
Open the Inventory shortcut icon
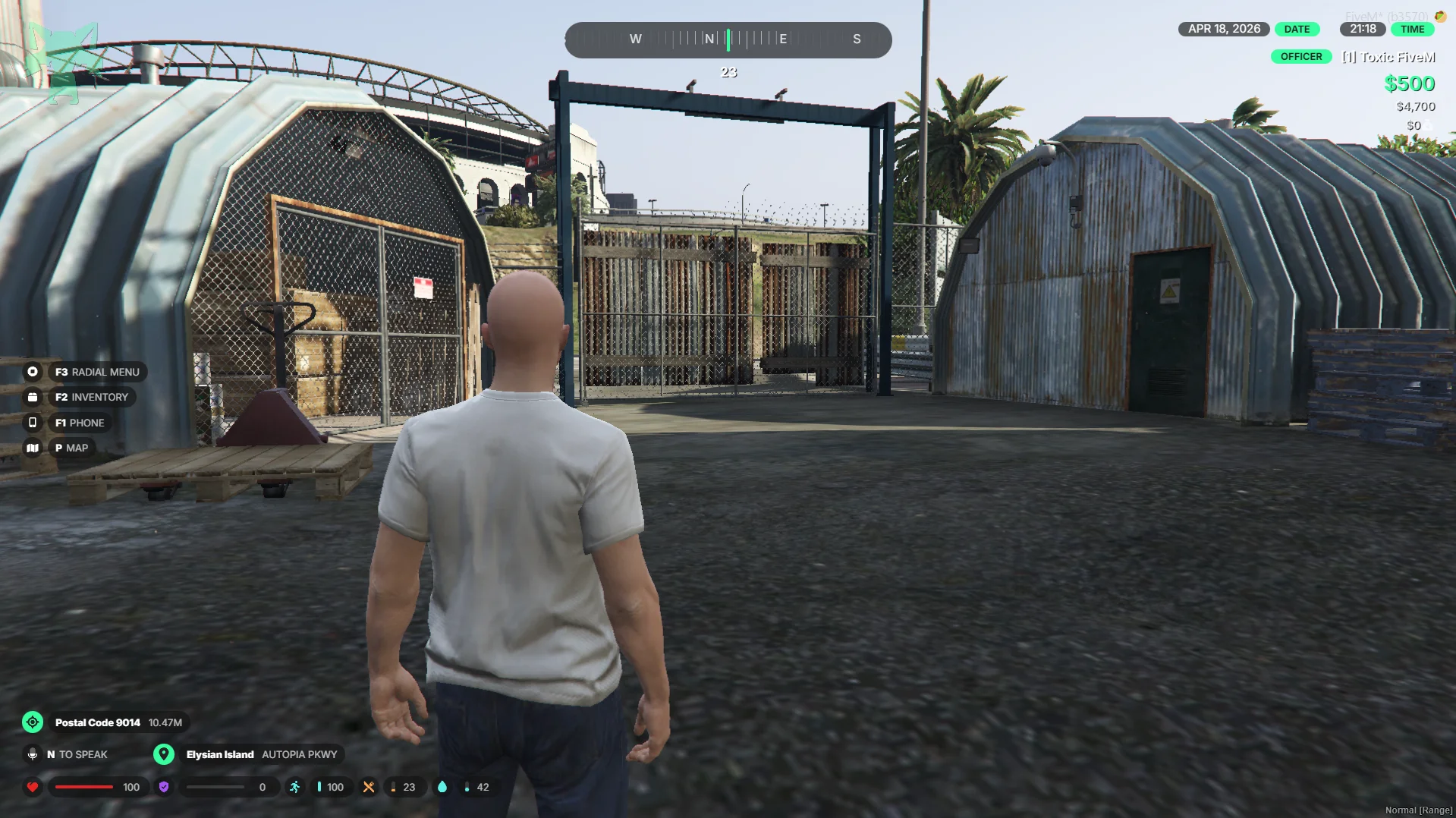click(x=33, y=397)
